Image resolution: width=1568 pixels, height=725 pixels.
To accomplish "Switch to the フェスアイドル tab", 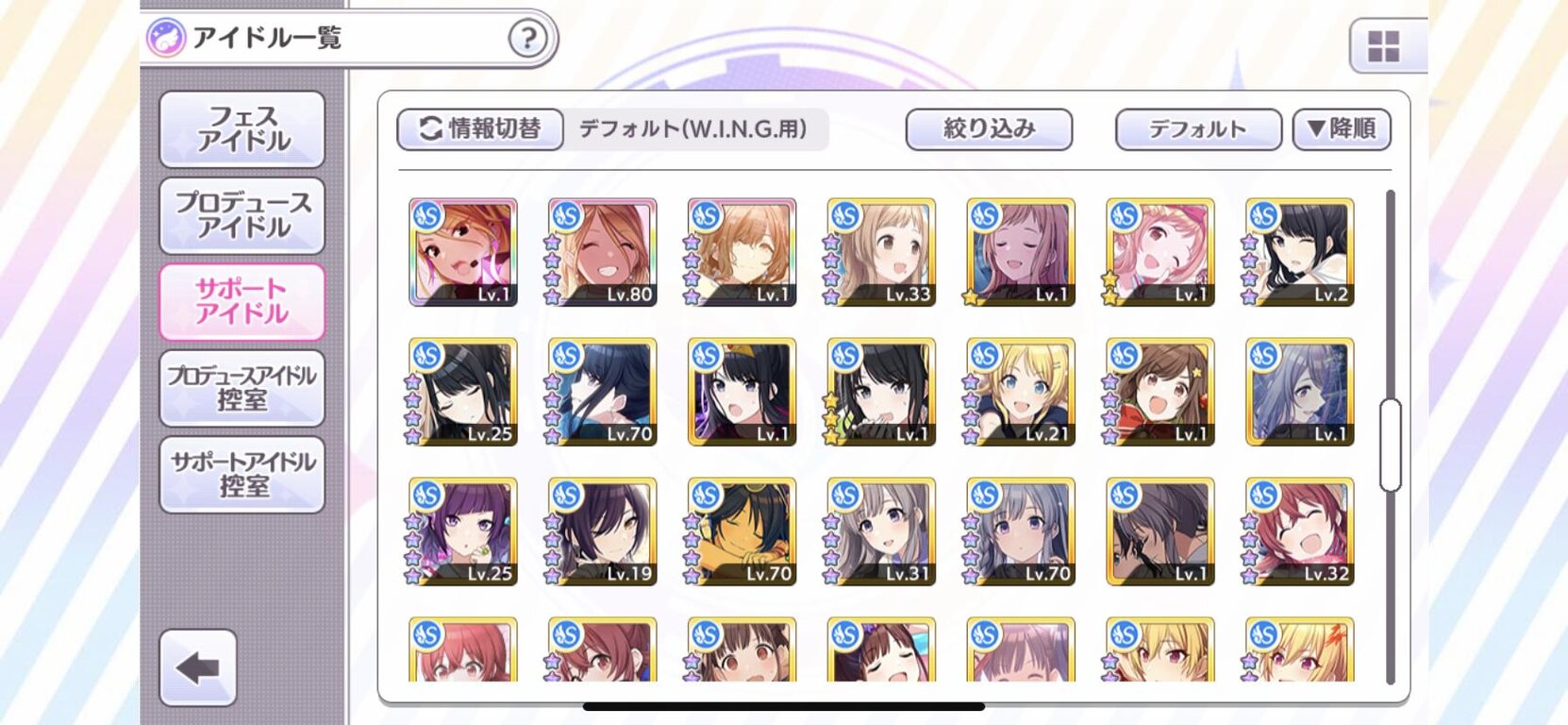I will point(242,128).
